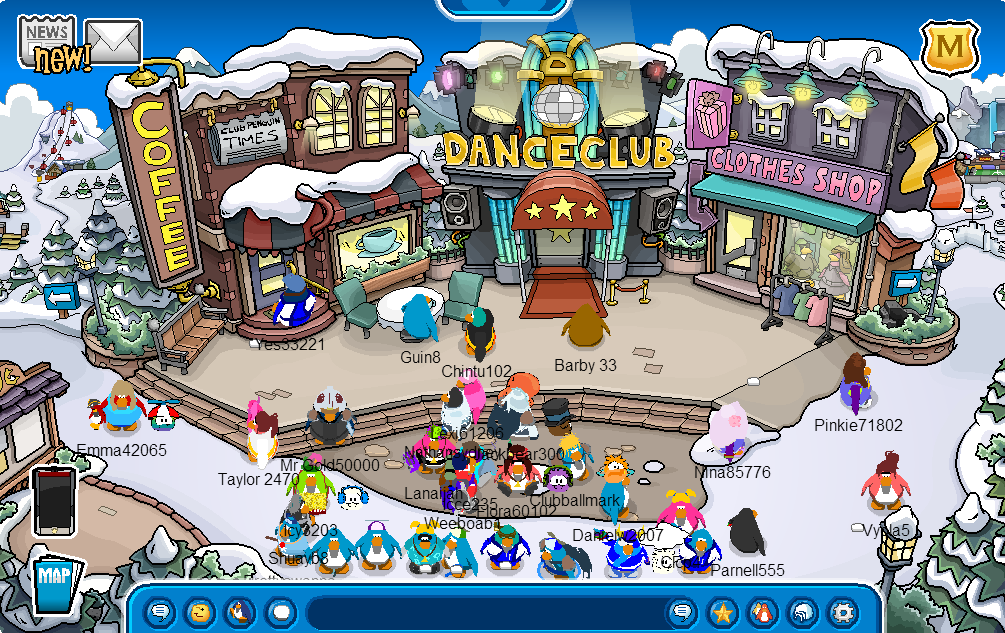The image size is (1005, 633).
Task: Open the penguin actions menu
Action: point(240,612)
